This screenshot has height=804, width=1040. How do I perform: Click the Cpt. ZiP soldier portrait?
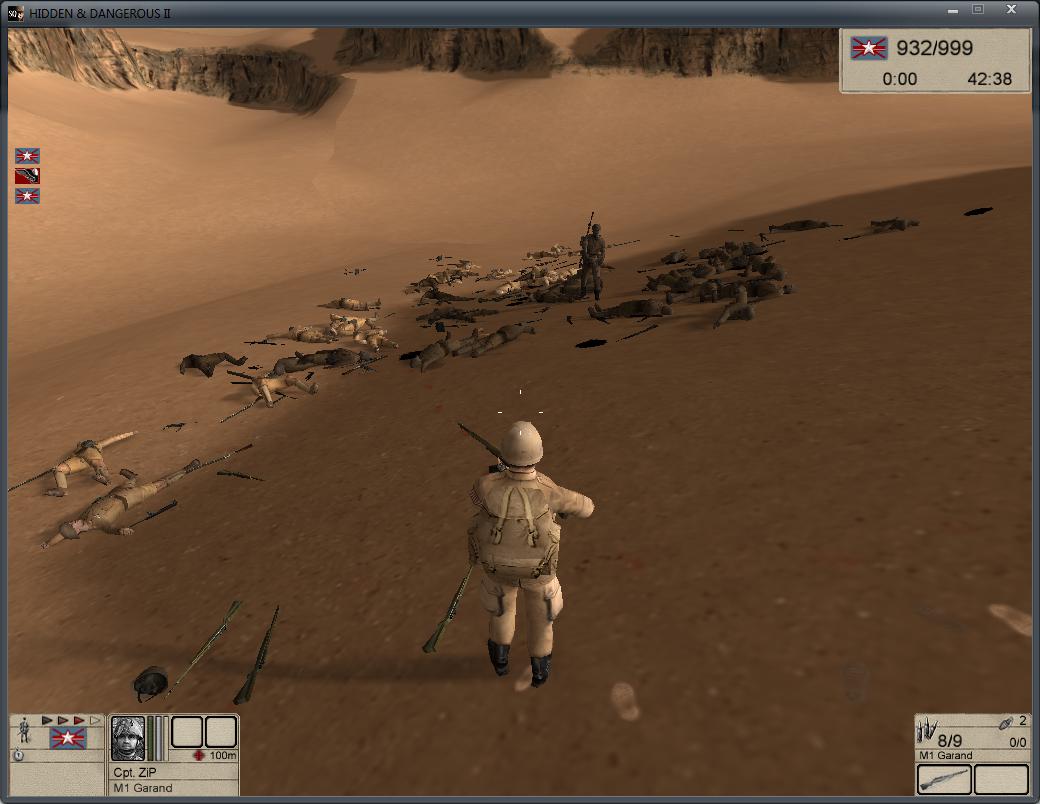pyautogui.click(x=128, y=738)
